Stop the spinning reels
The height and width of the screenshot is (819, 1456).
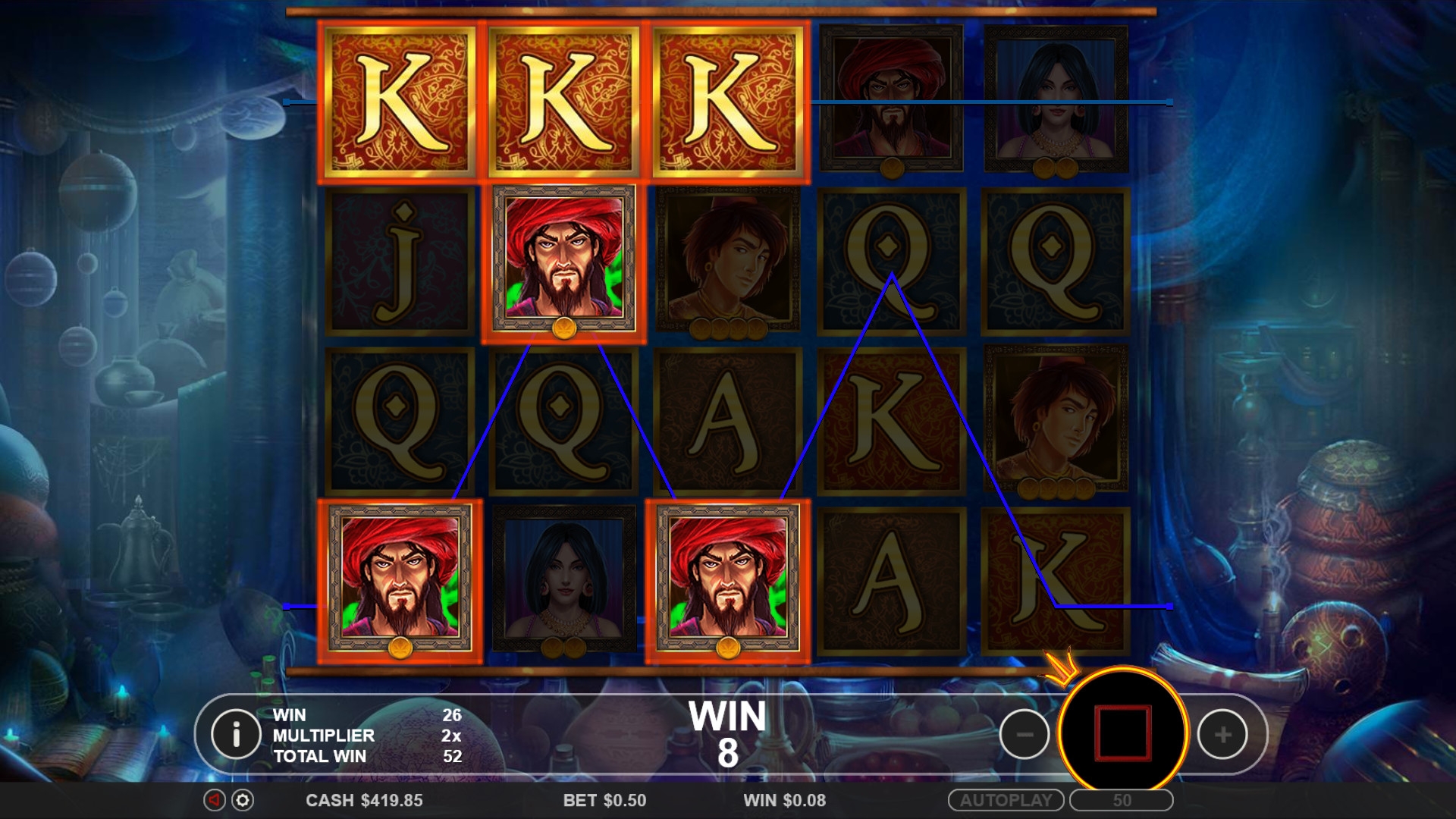click(x=1122, y=733)
